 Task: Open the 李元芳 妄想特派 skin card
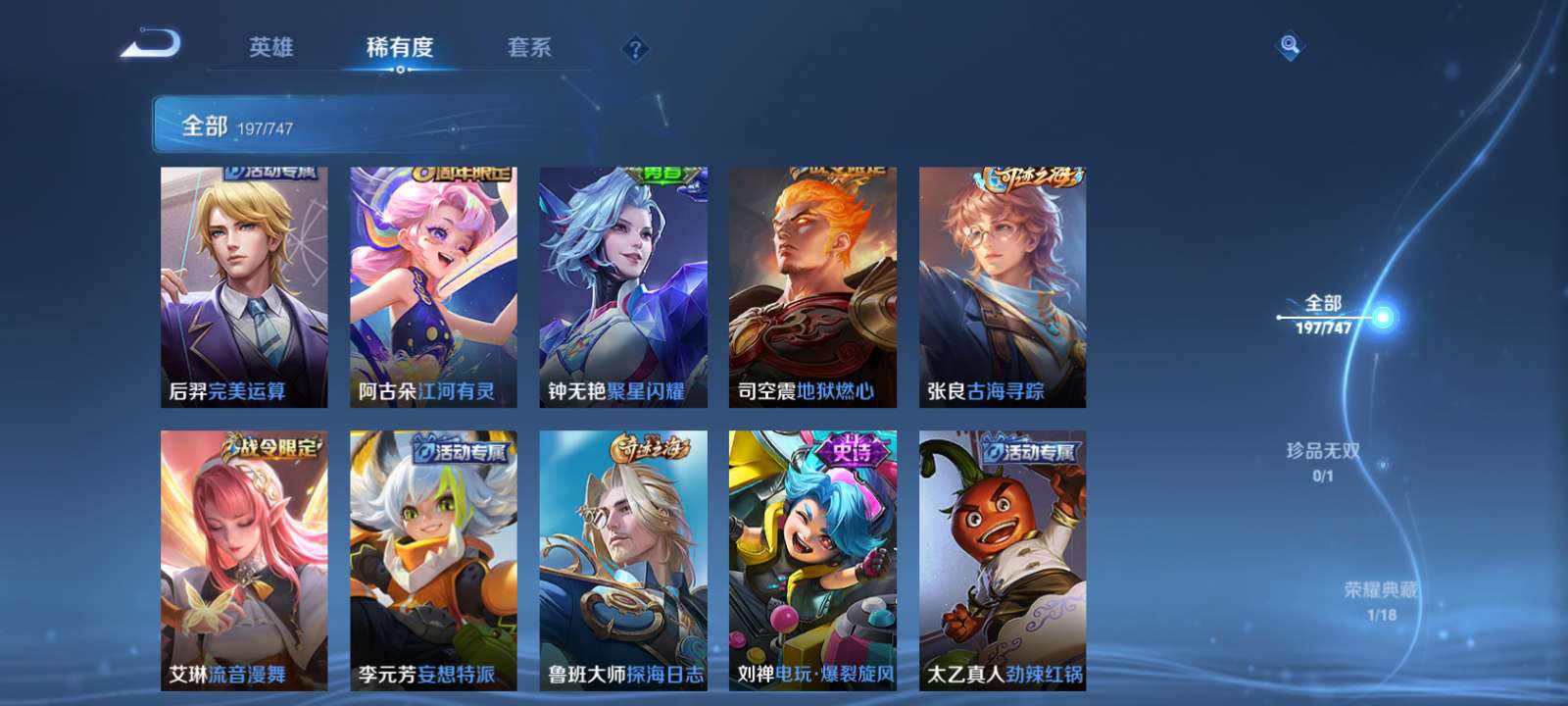(x=433, y=560)
